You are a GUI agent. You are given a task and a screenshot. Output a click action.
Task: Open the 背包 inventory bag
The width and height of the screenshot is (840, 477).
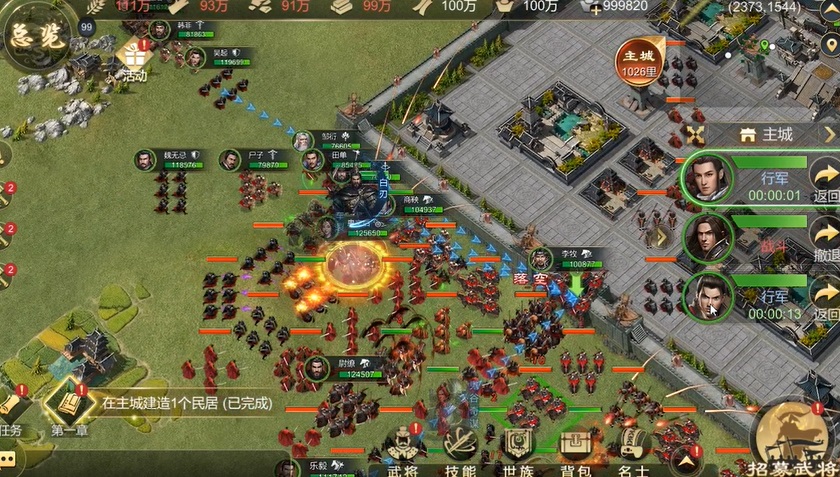[x=575, y=448]
